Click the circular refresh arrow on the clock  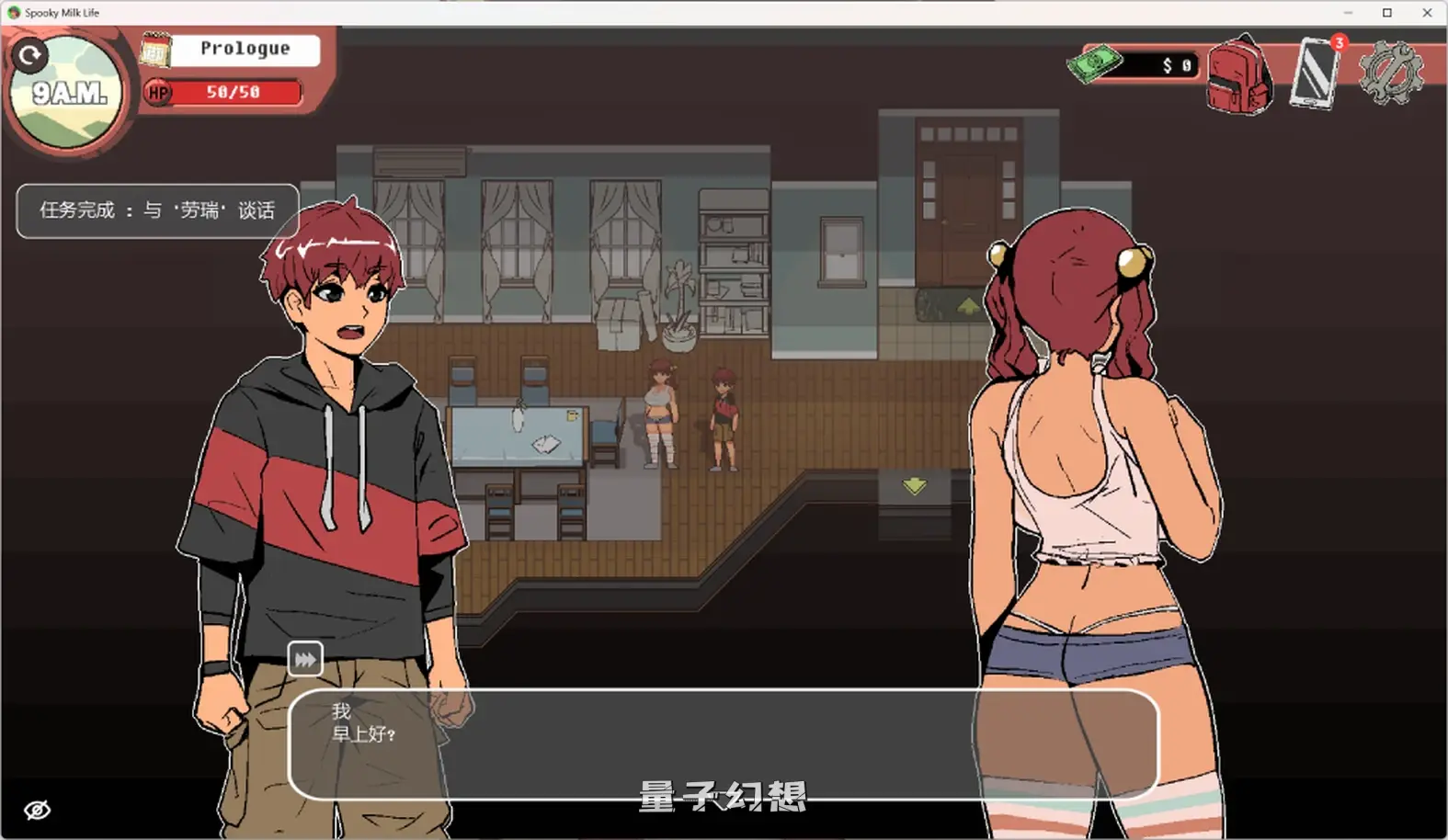[x=30, y=54]
